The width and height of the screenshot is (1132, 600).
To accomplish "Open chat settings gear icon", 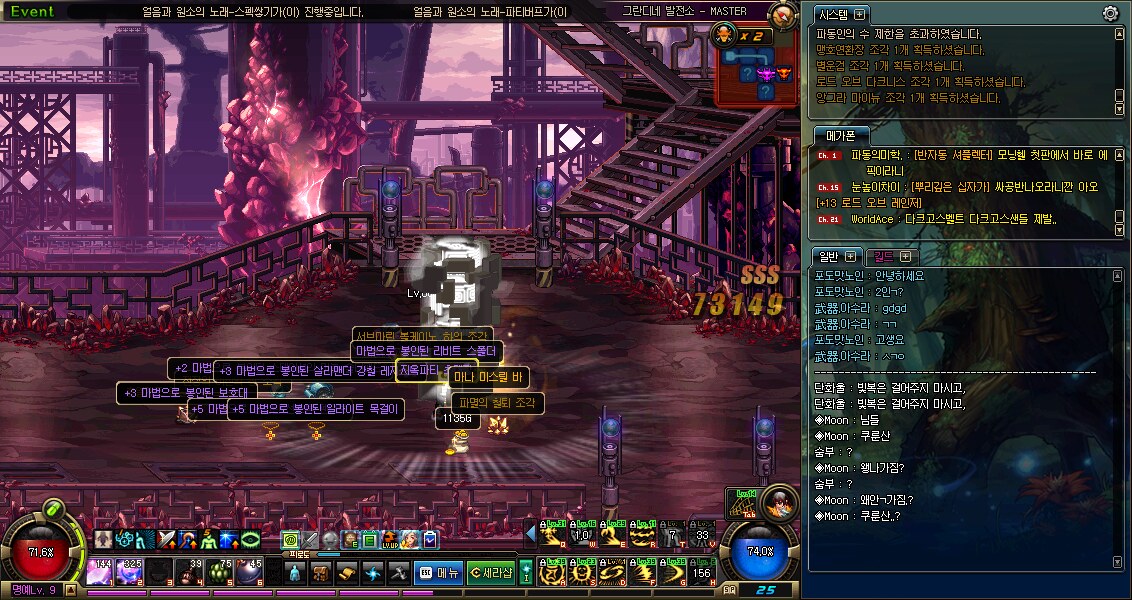I will click(1110, 13).
